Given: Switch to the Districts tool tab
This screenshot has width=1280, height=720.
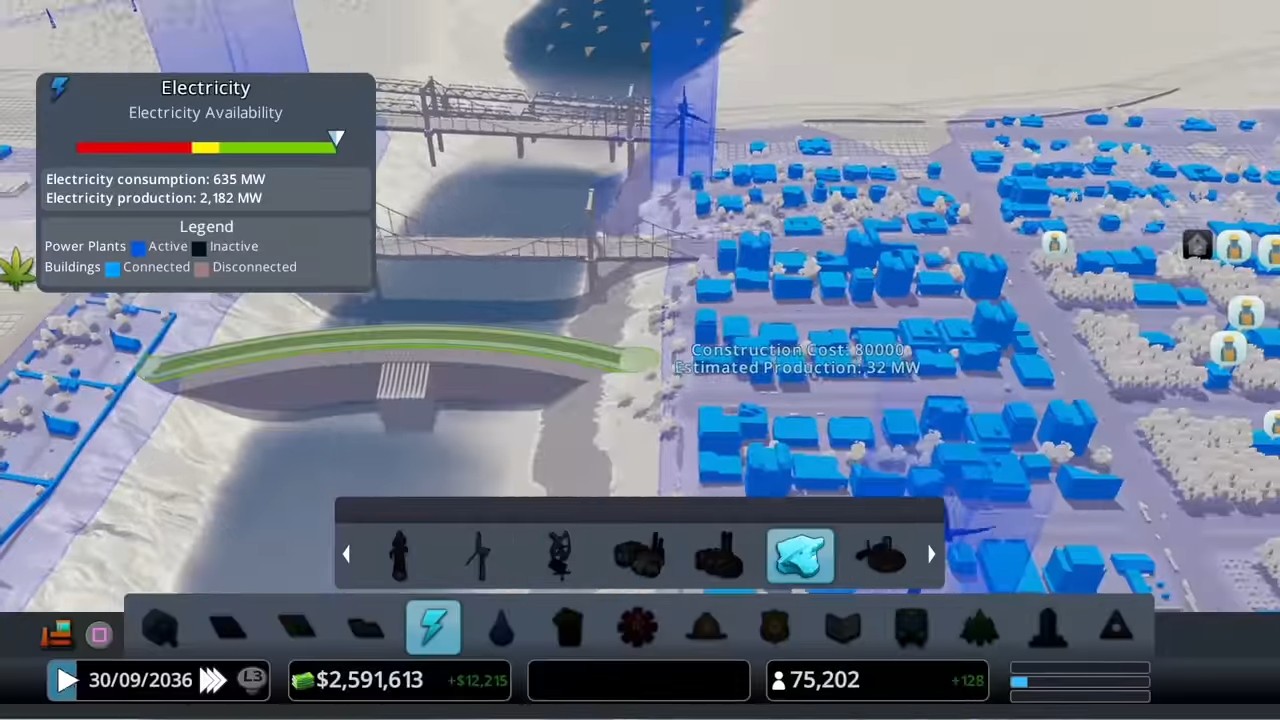Looking at the screenshot, I should pos(365,627).
